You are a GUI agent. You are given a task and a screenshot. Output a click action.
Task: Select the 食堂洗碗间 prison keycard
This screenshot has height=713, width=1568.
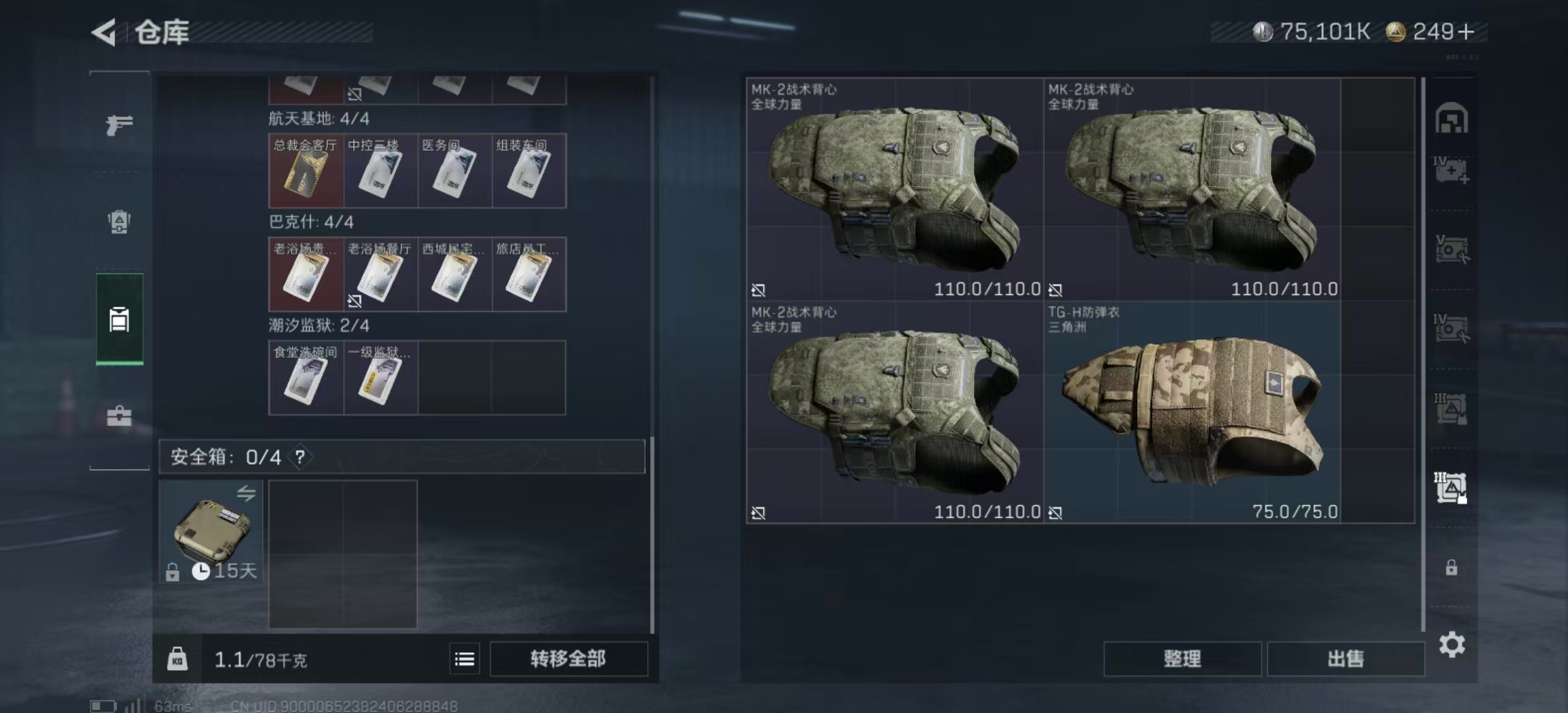coord(306,378)
